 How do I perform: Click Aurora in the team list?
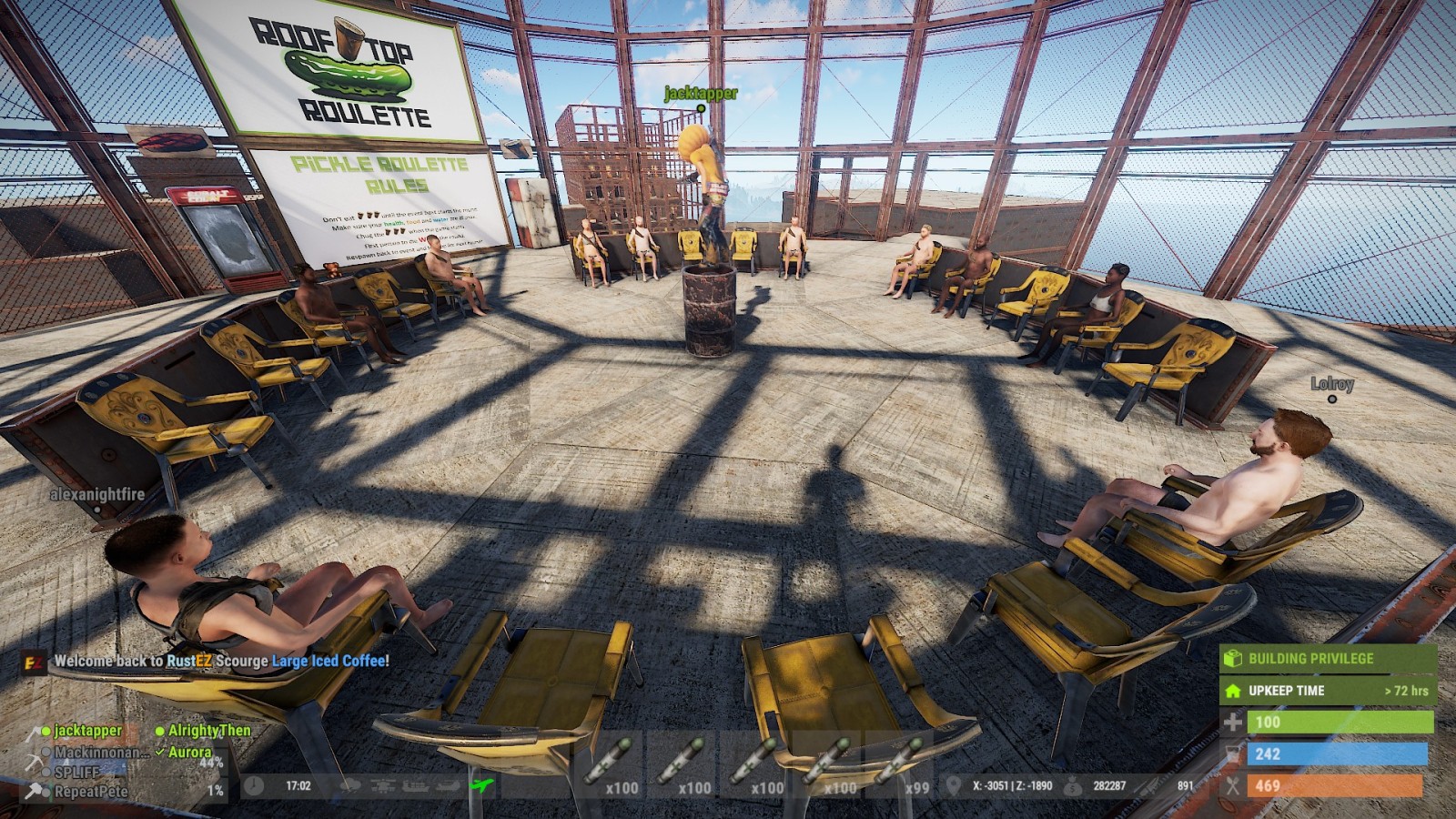[x=189, y=753]
